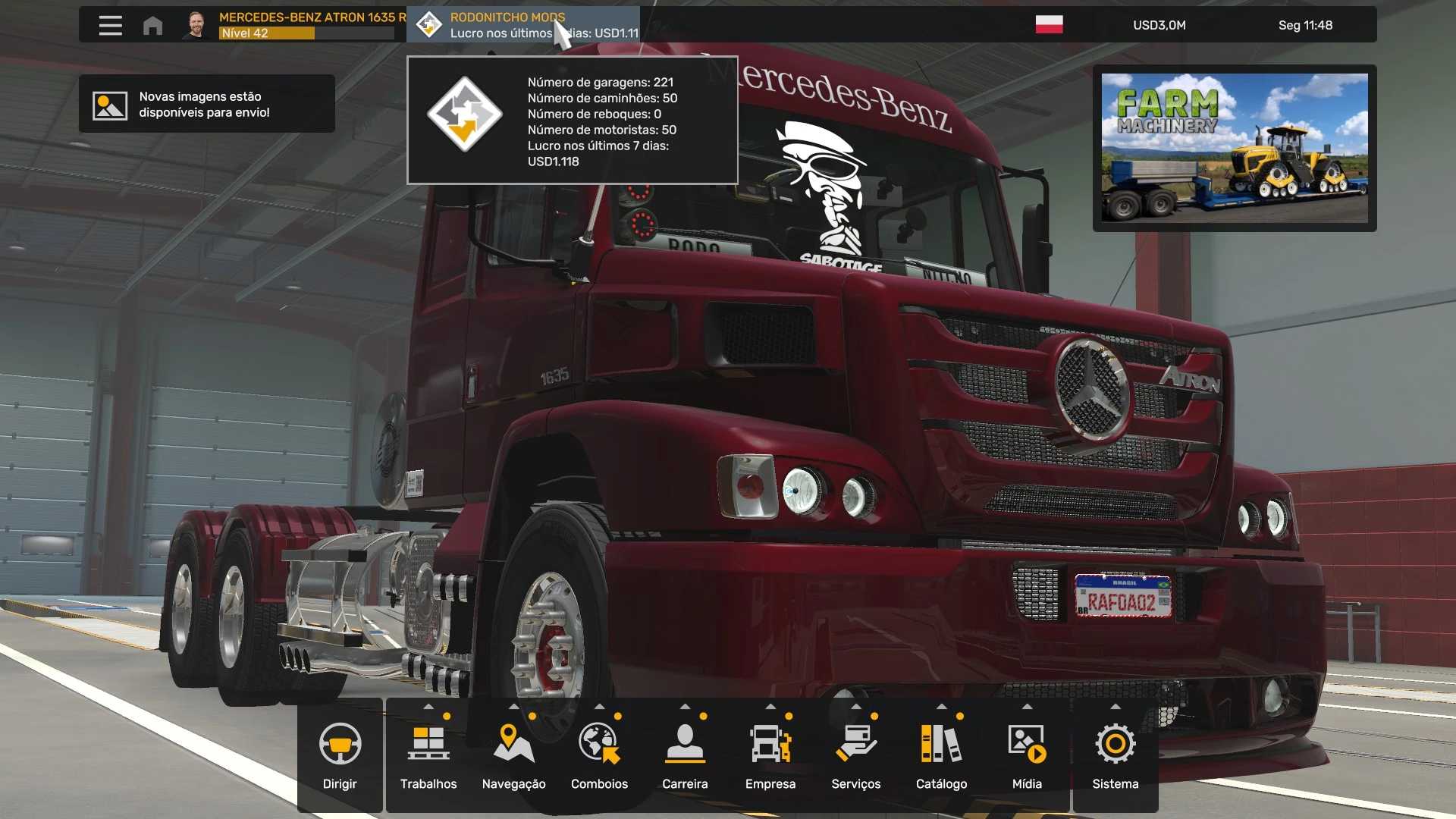Select Dirigir to start driving
The height and width of the screenshot is (819, 1456).
(x=340, y=755)
